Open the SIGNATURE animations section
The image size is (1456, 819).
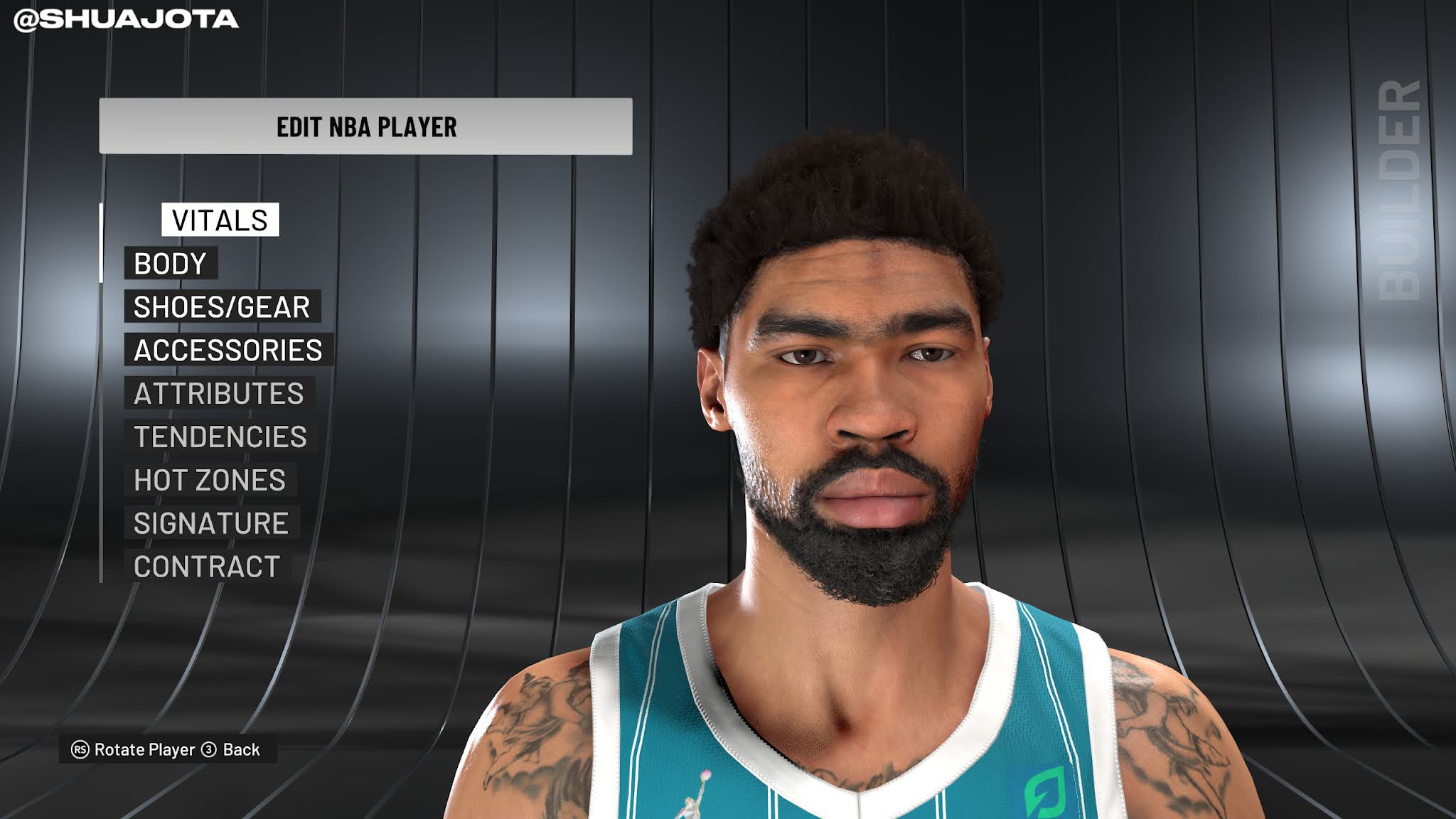coord(211,524)
